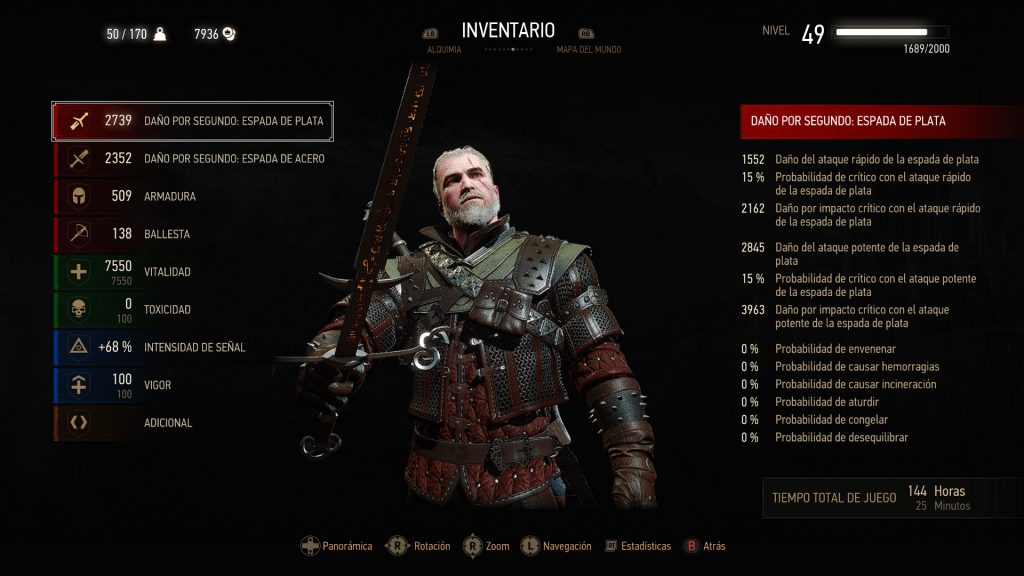Select the Ballesta stat row
The height and width of the screenshot is (576, 1024).
pos(192,234)
